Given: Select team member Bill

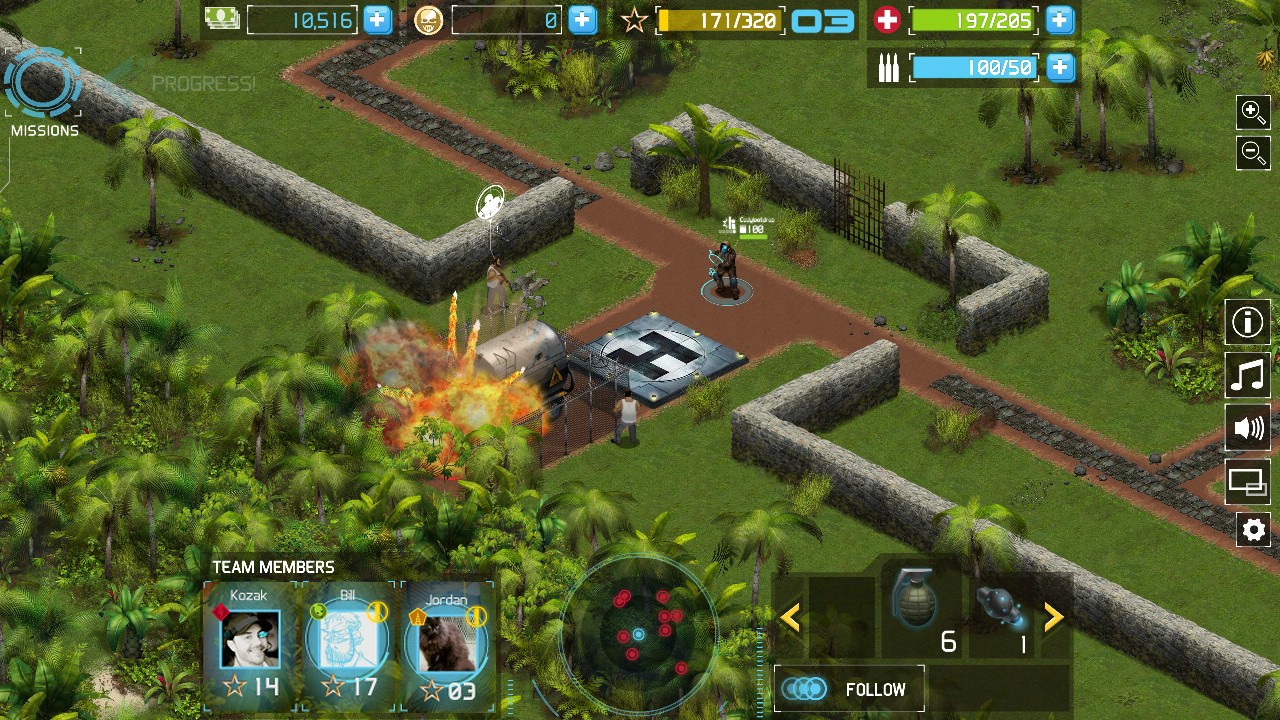Looking at the screenshot, I should click(x=347, y=642).
